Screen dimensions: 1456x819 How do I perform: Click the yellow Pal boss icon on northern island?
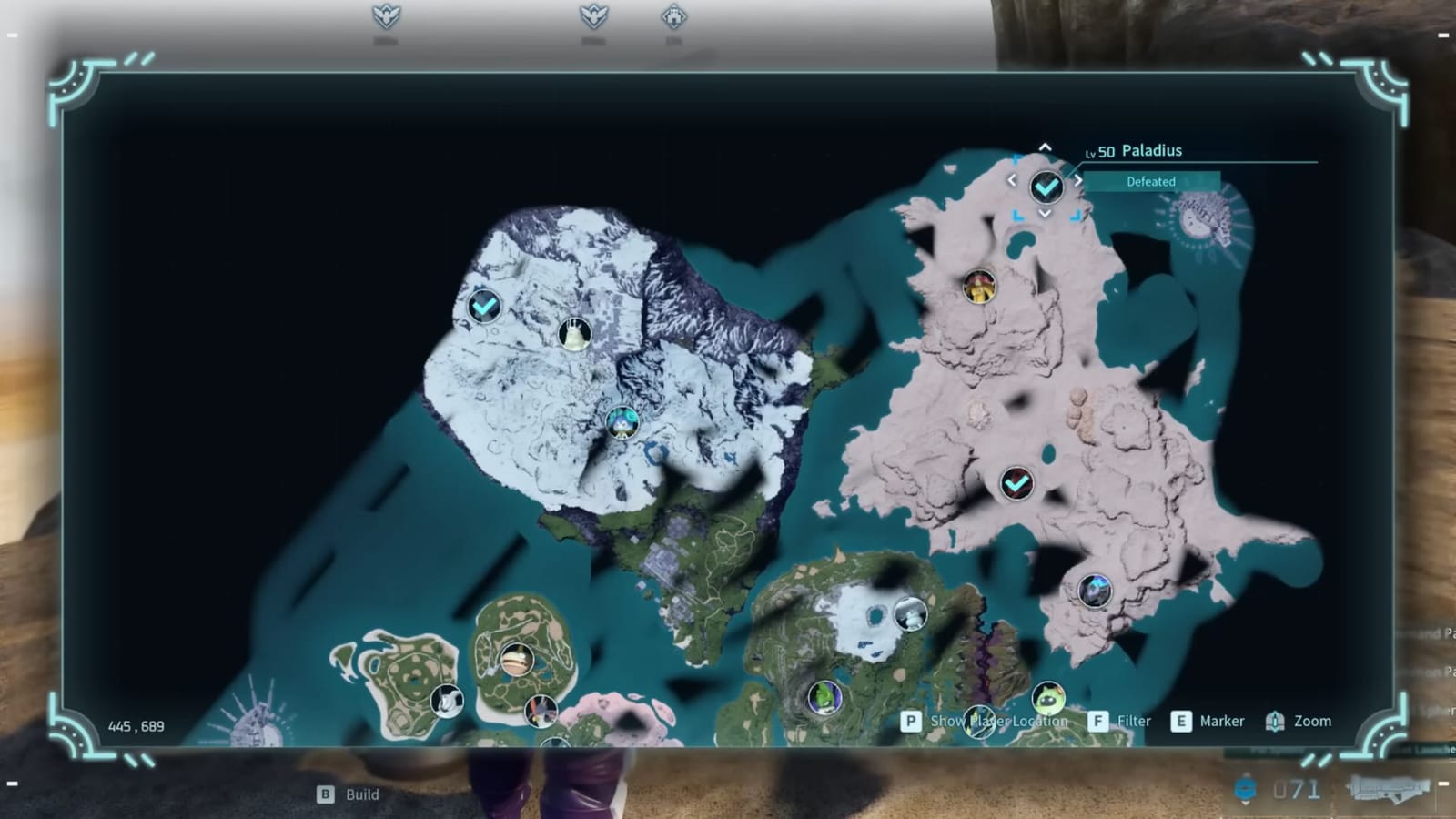tap(978, 288)
